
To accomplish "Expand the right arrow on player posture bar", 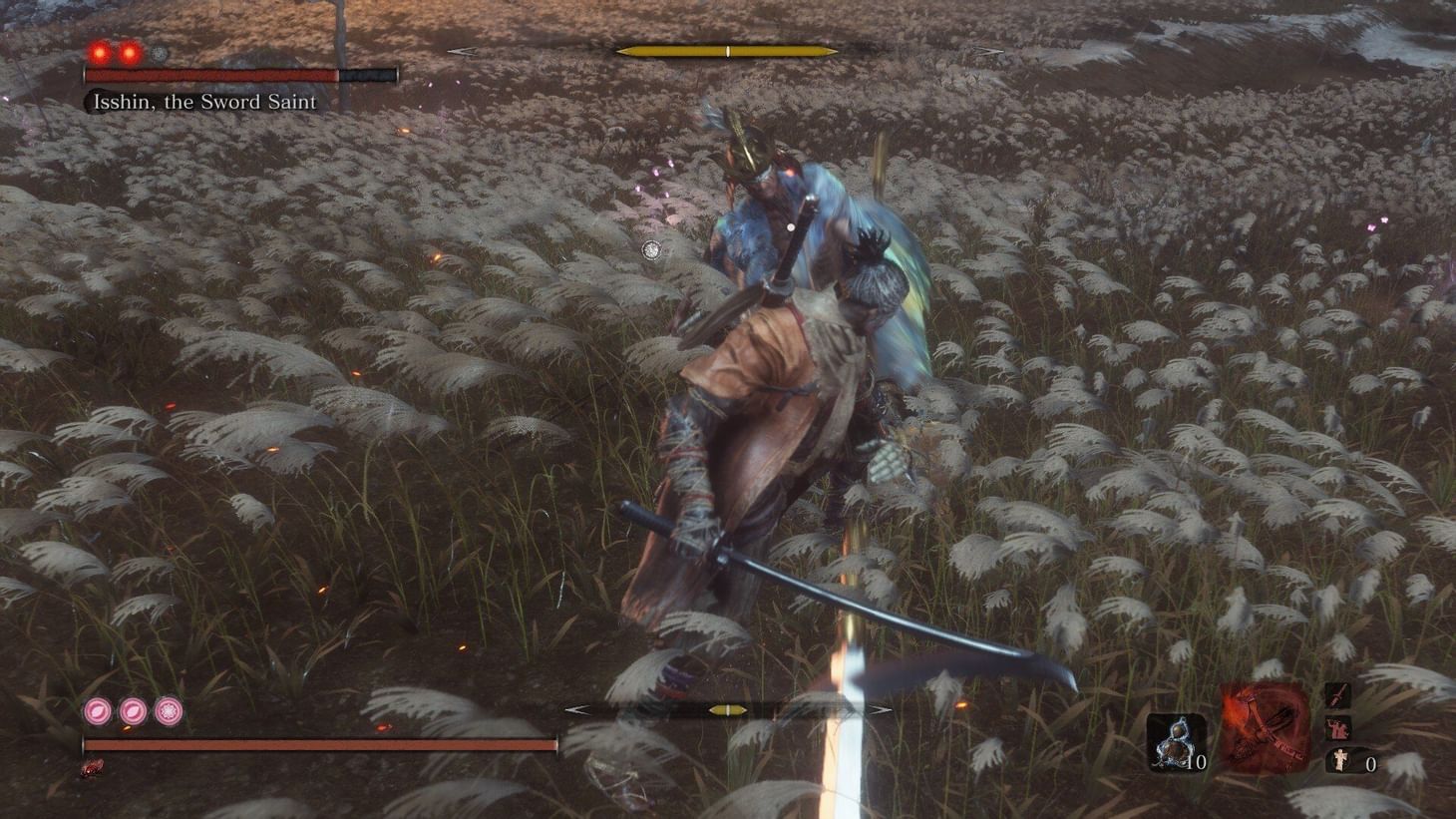I will click(x=882, y=711).
